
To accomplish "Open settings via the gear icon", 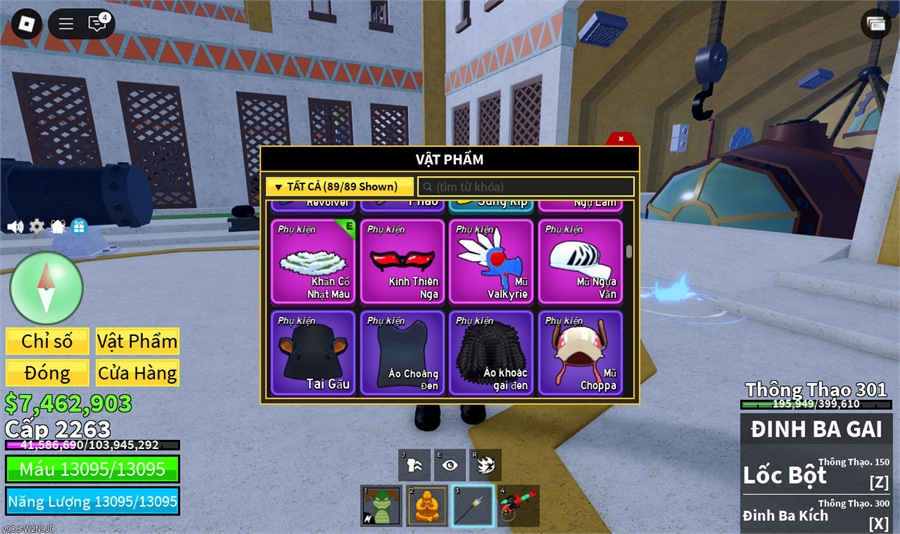I will click(37, 227).
